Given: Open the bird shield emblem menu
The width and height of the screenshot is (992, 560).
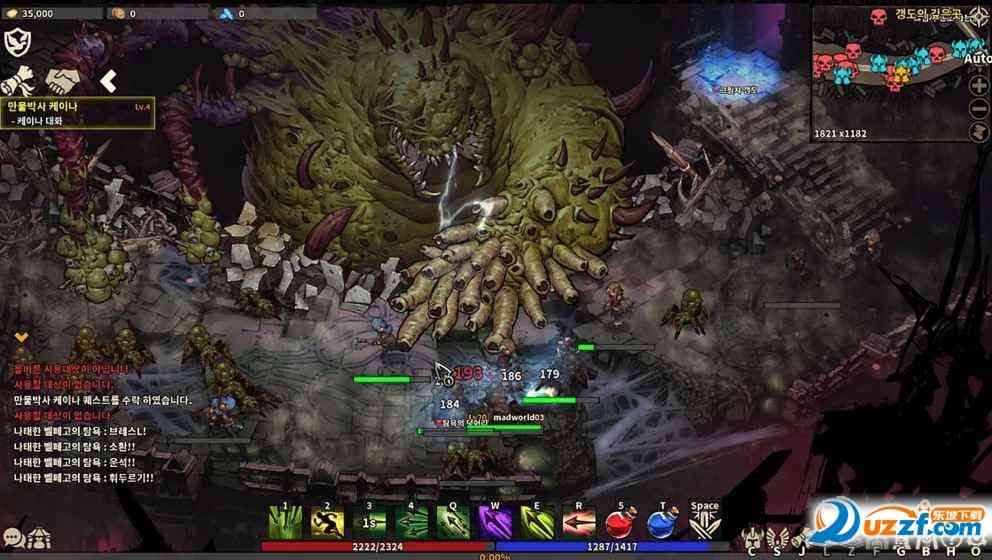Looking at the screenshot, I should 18,41.
